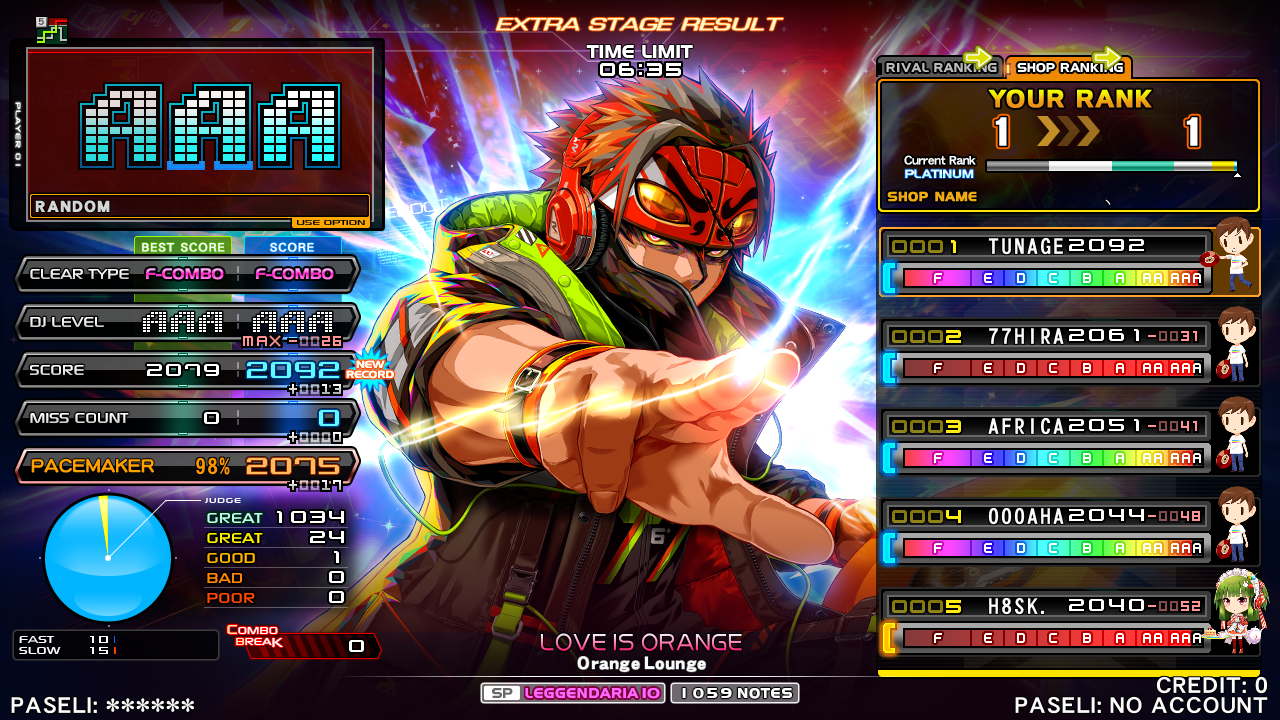Image resolution: width=1280 pixels, height=720 pixels.
Task: Select the OOOAHA ranking entry
Action: [1046, 532]
